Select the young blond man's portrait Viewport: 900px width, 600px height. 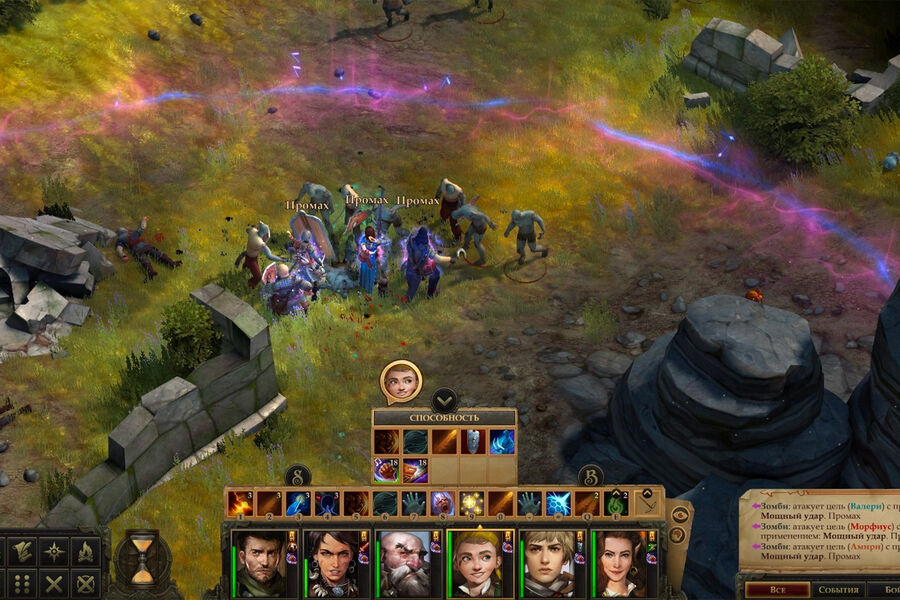(x=549, y=563)
